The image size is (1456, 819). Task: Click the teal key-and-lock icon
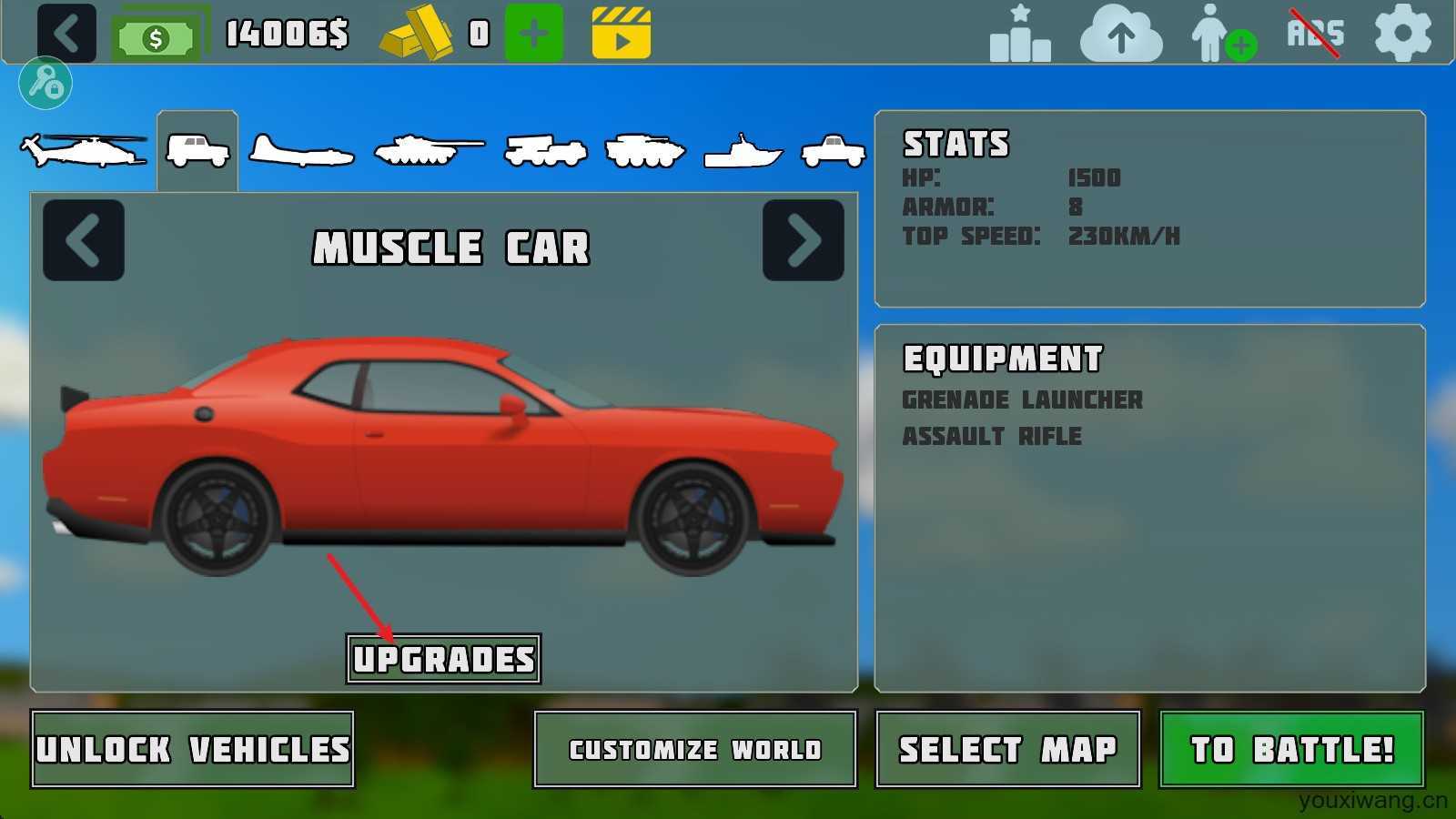(x=45, y=84)
